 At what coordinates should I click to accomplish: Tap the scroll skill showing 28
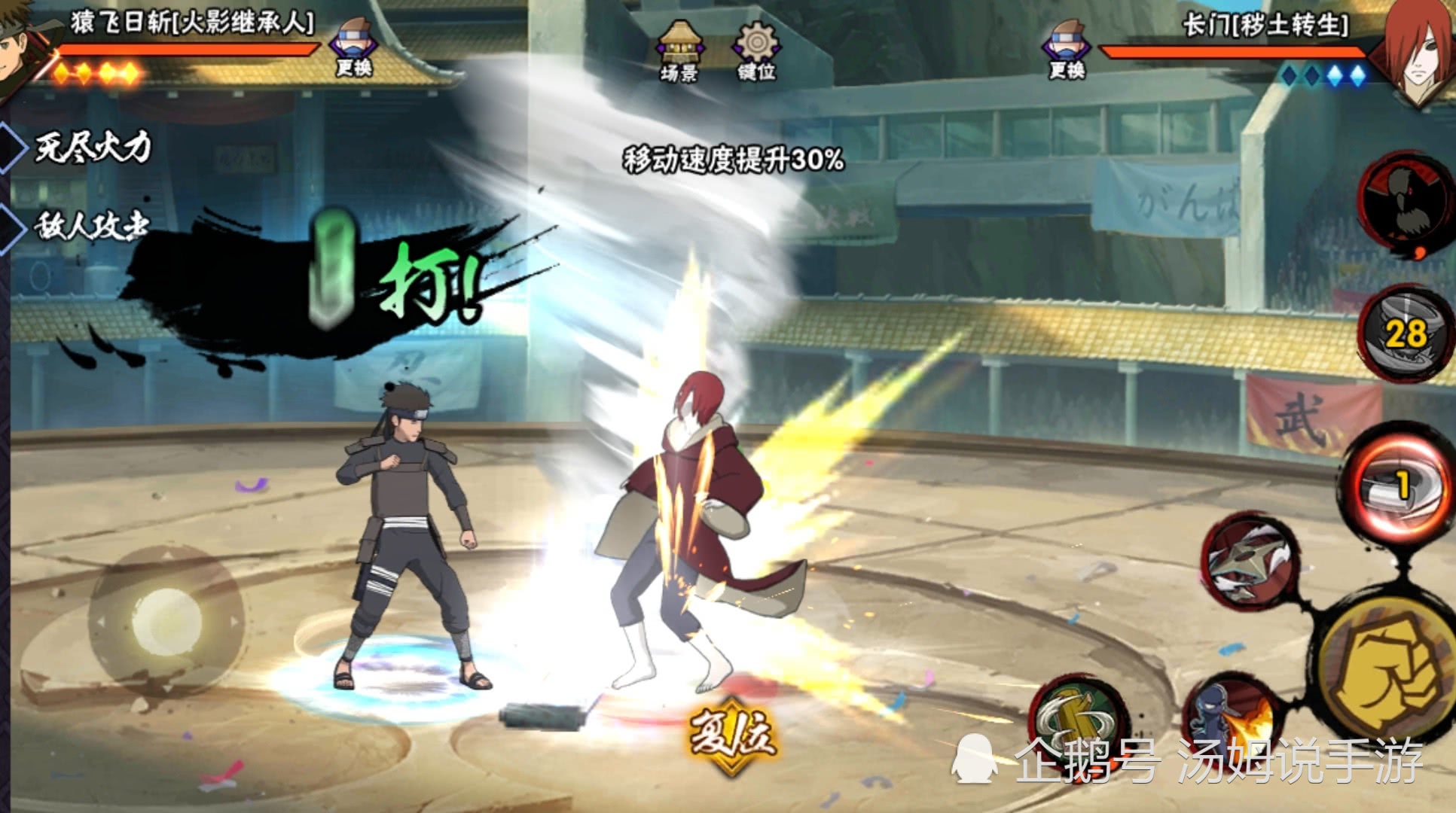click(1403, 333)
